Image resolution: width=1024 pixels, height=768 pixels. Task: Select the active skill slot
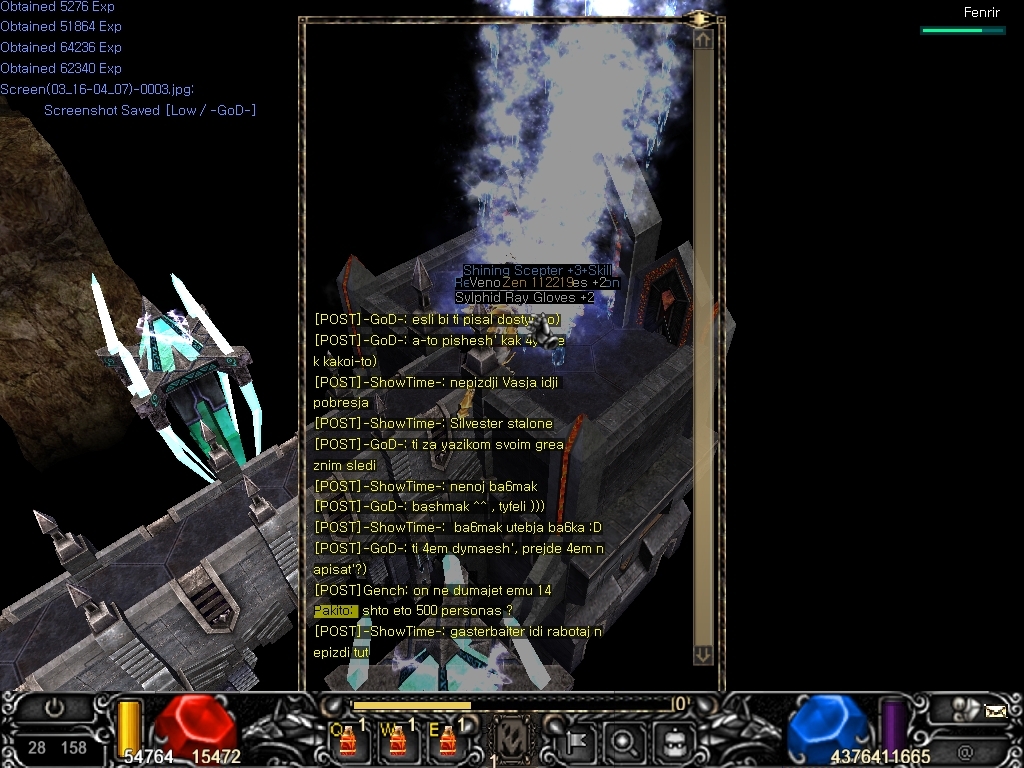[514, 742]
